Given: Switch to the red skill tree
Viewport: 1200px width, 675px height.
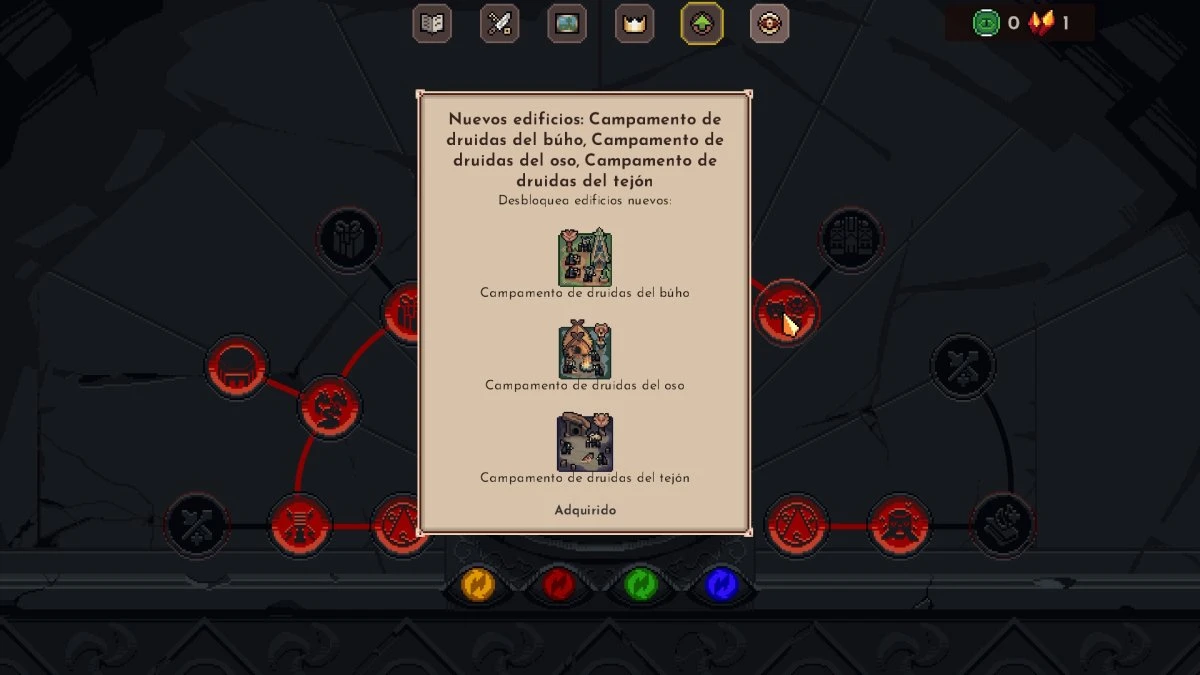Looking at the screenshot, I should (559, 585).
